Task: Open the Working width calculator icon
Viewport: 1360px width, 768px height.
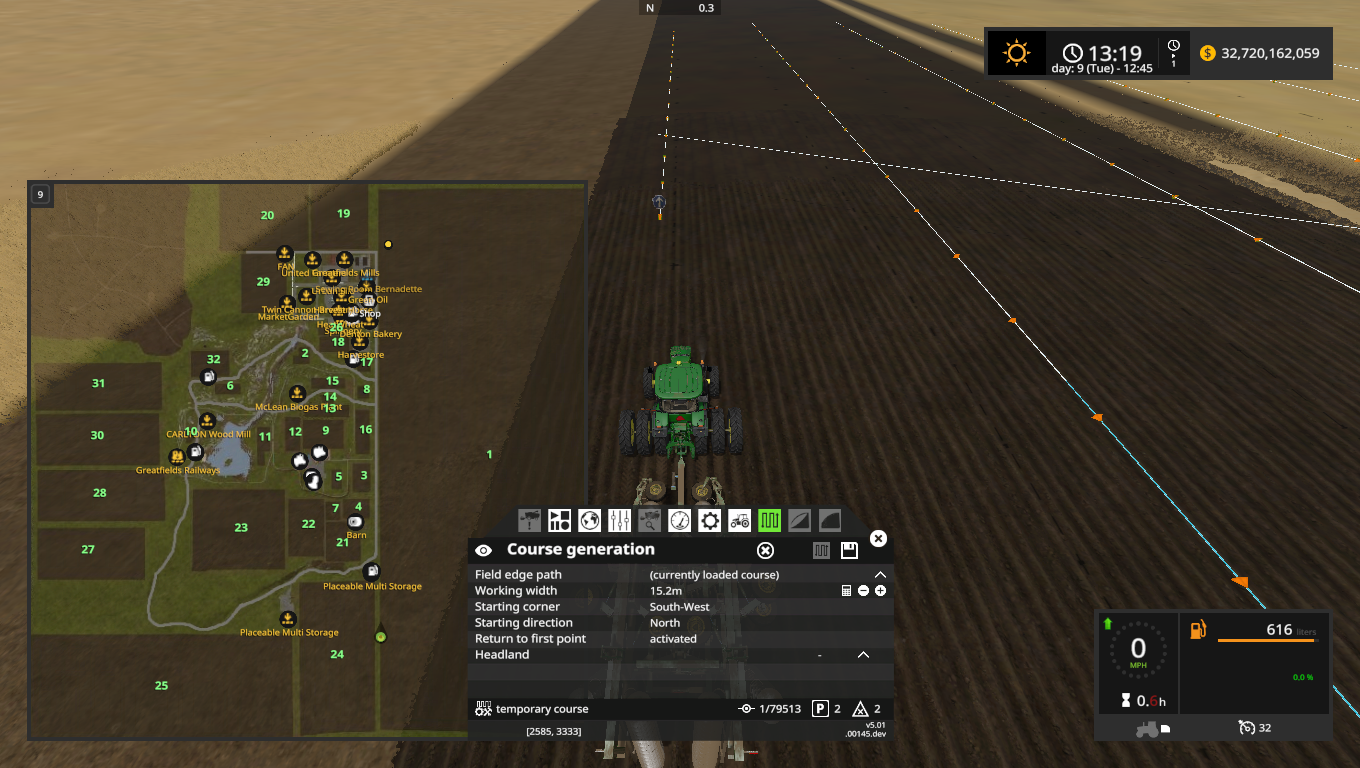Action: 846,591
